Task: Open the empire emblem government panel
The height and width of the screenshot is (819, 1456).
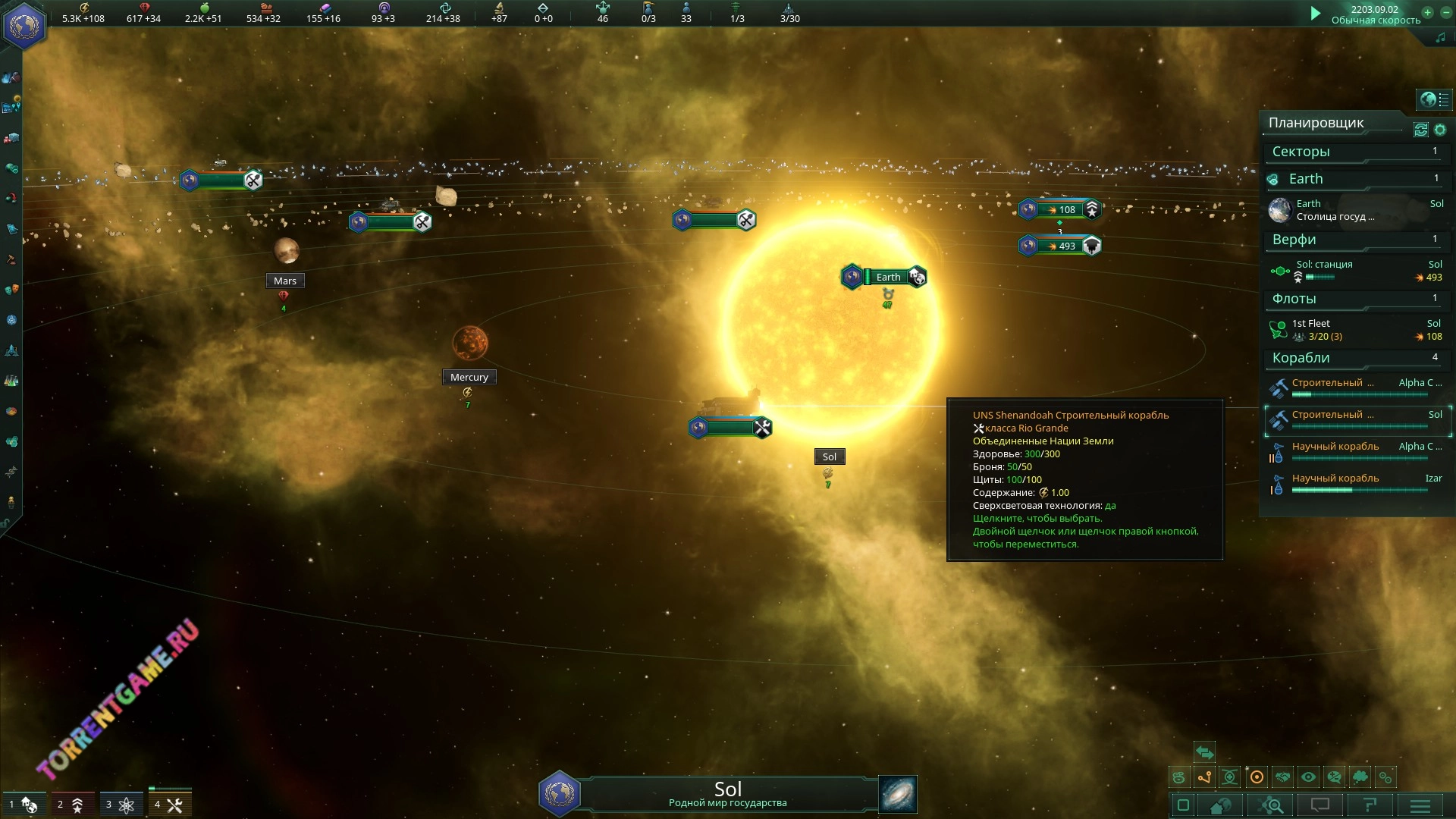Action: tap(24, 26)
